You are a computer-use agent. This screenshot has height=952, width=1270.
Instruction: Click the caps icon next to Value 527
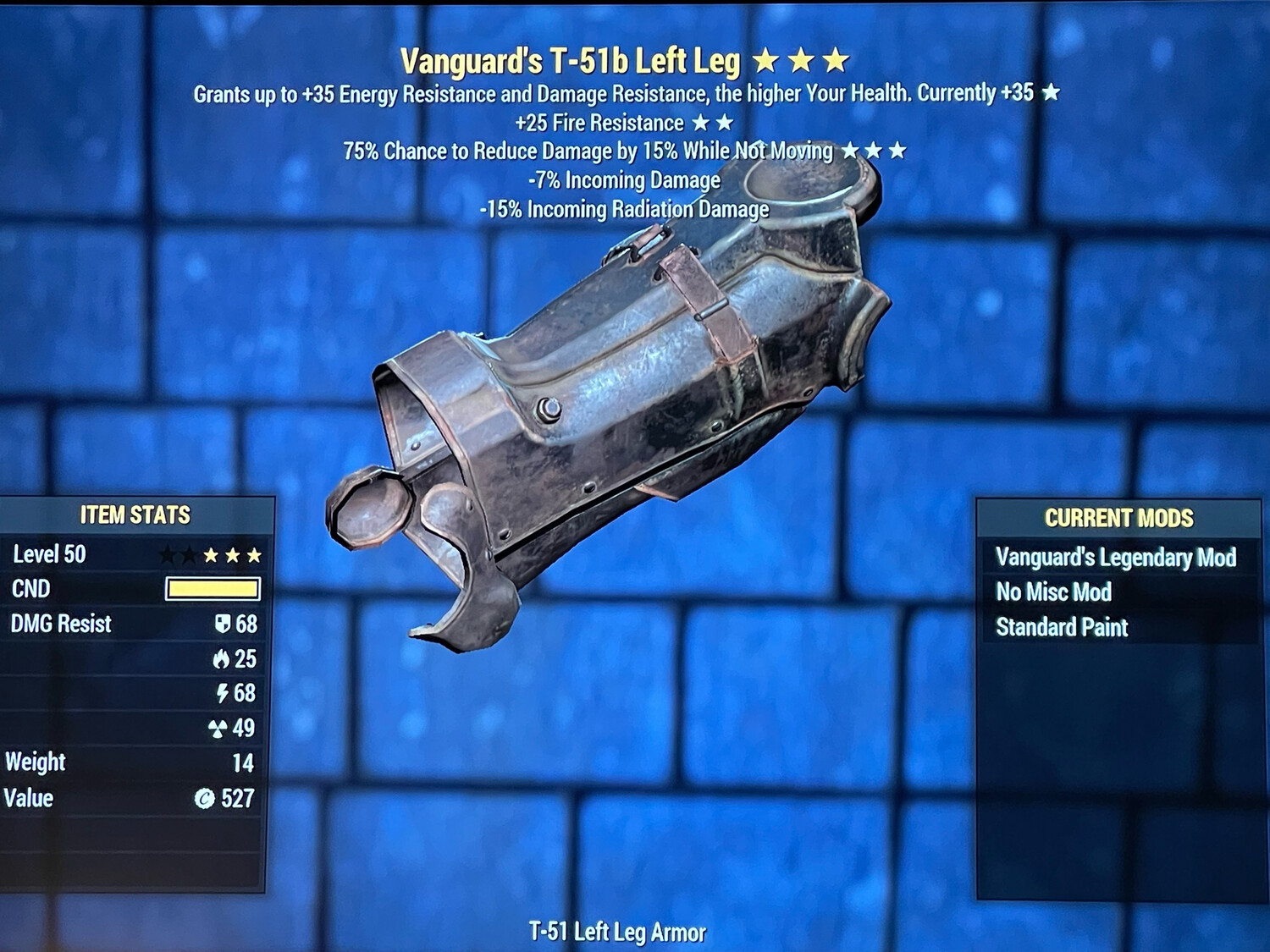pyautogui.click(x=205, y=797)
